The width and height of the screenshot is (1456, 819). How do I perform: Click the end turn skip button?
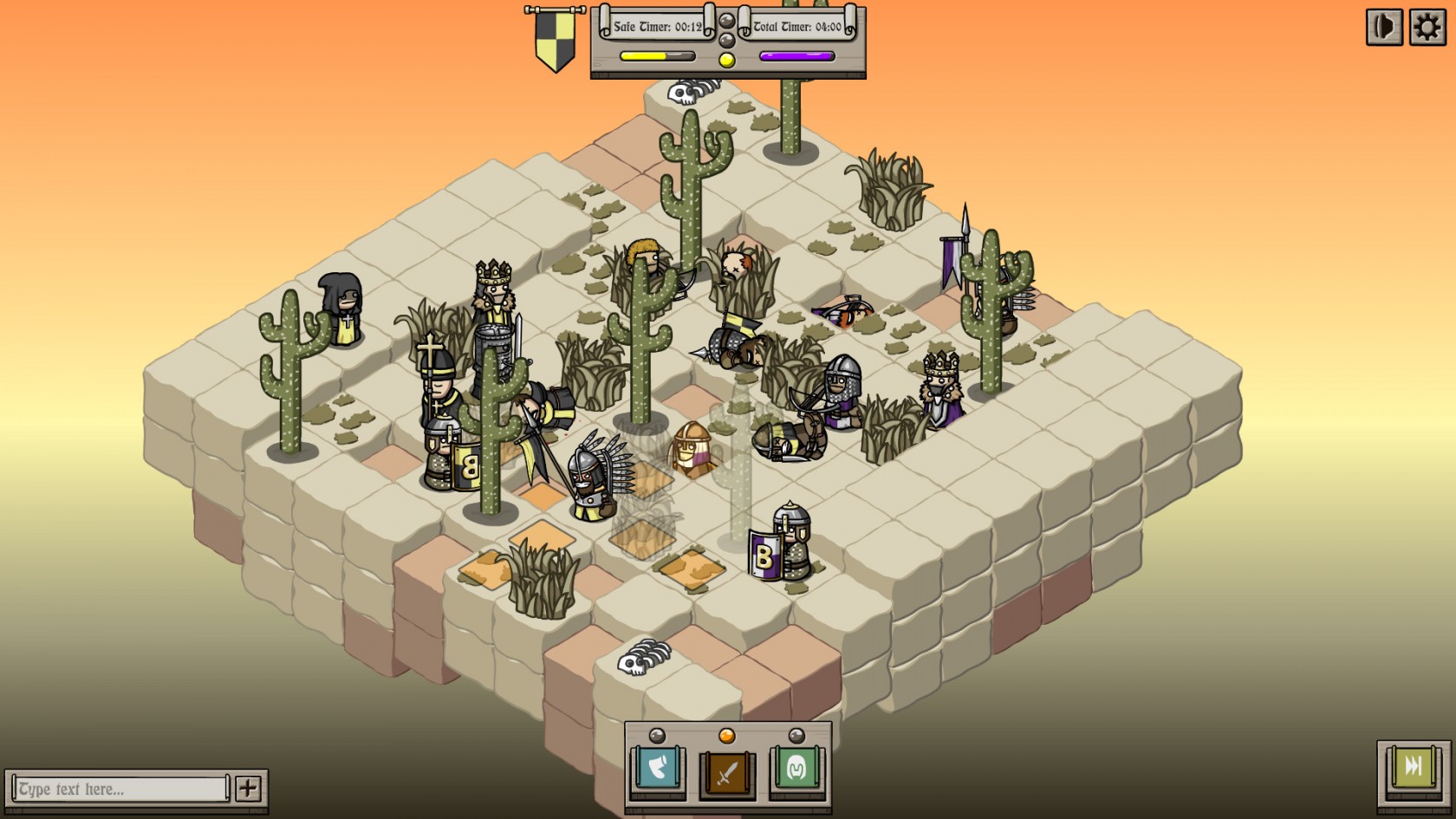coord(1413,768)
